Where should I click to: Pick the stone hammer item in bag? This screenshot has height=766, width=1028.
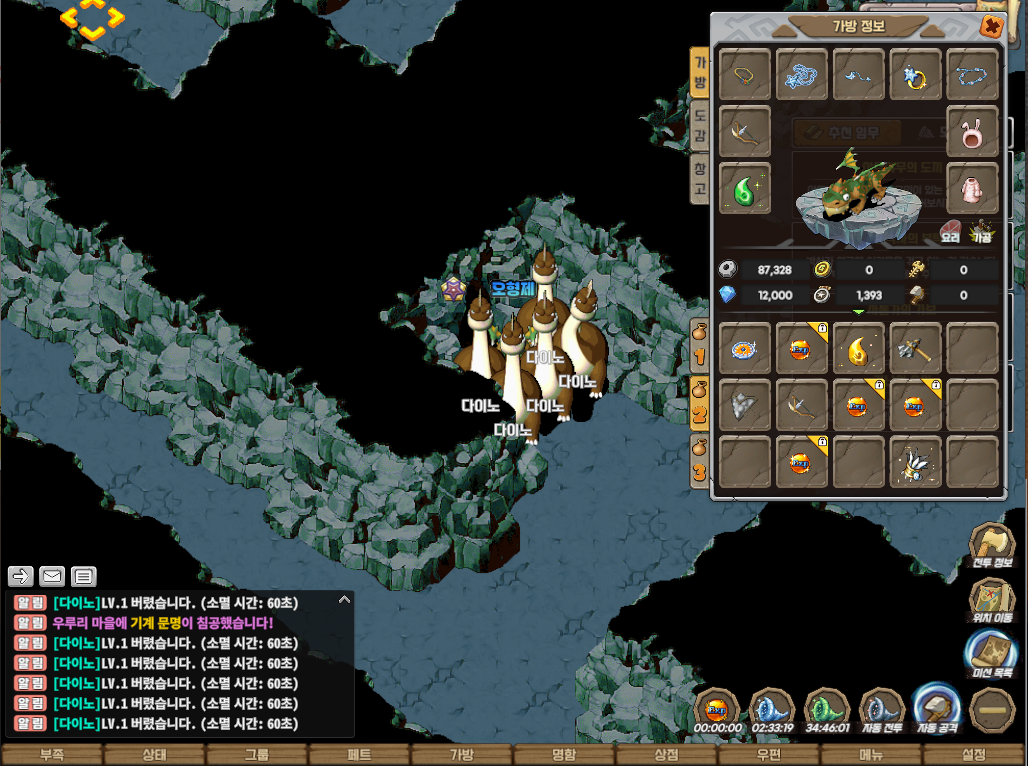[x=916, y=348]
